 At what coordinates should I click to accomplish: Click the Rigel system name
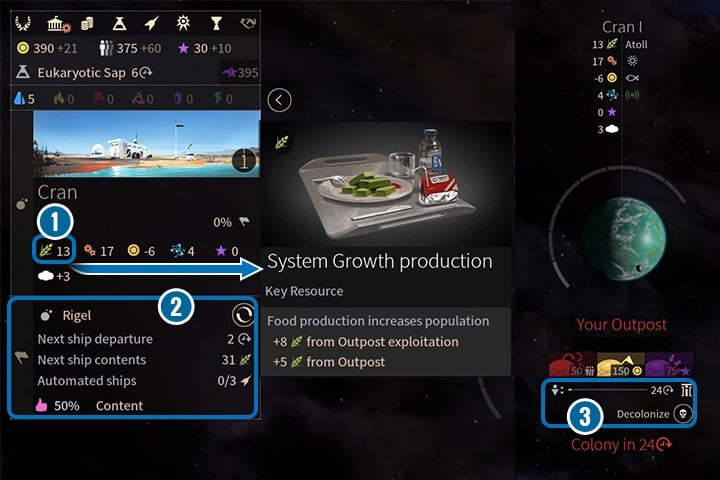click(76, 316)
